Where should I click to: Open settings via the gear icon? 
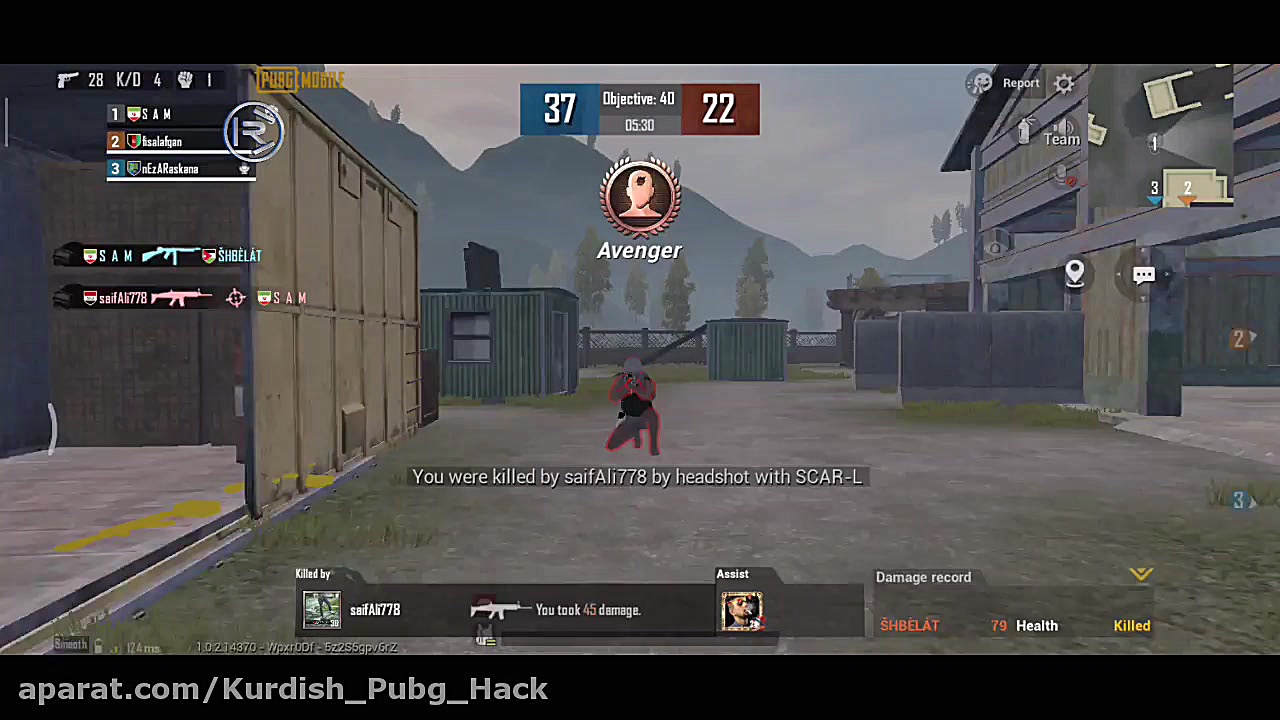tap(1064, 84)
